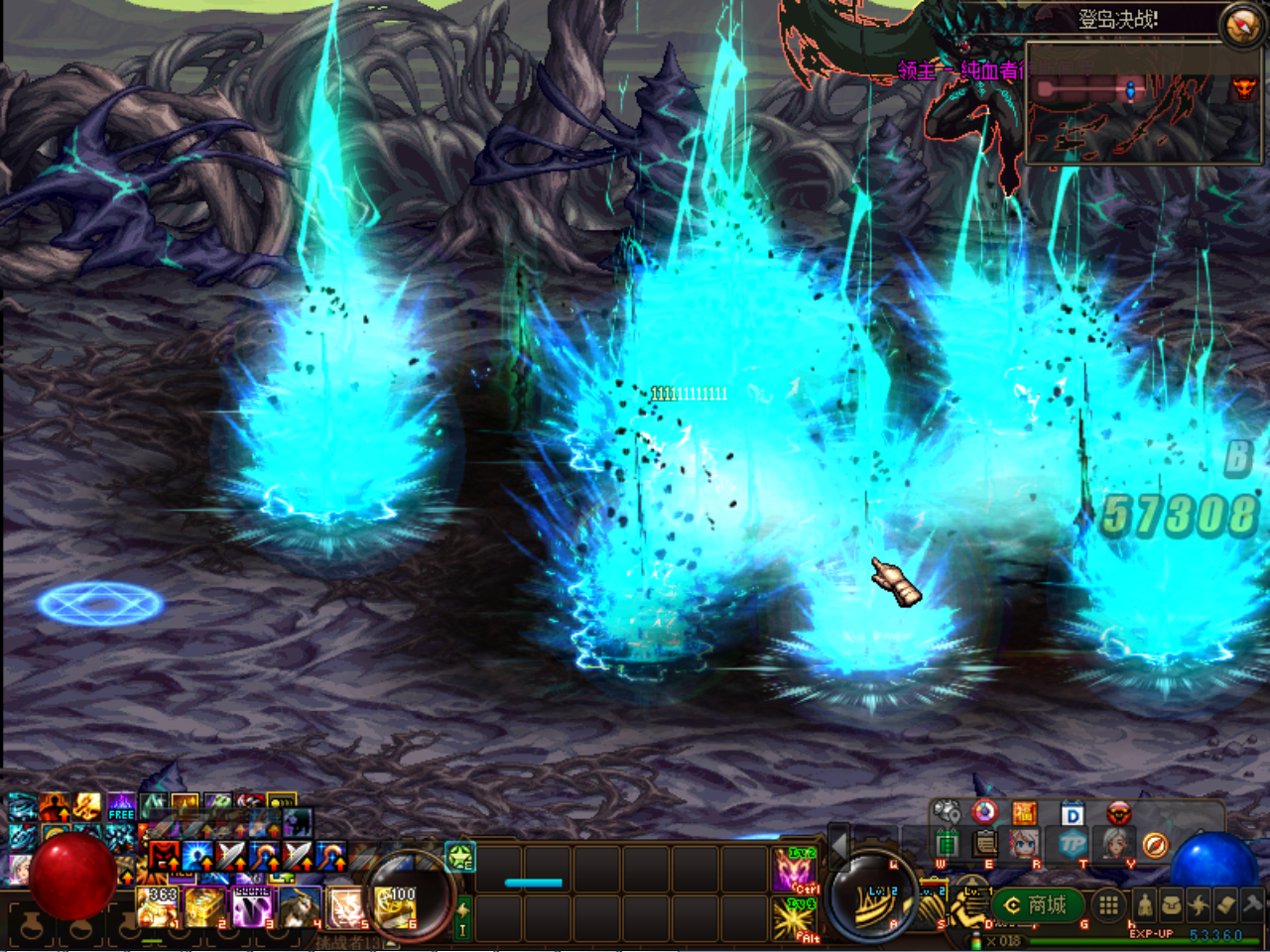Open the inventory bag icon next to the hammer
Viewport: 1270px width, 952px height.
1171,905
